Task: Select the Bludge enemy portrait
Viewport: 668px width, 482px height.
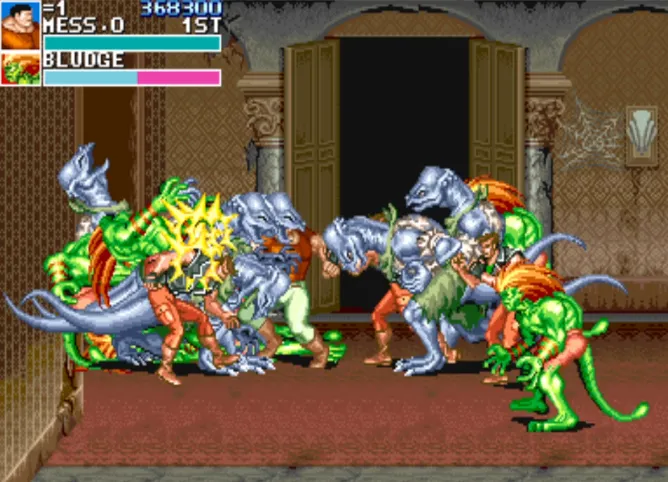Action: (20, 69)
